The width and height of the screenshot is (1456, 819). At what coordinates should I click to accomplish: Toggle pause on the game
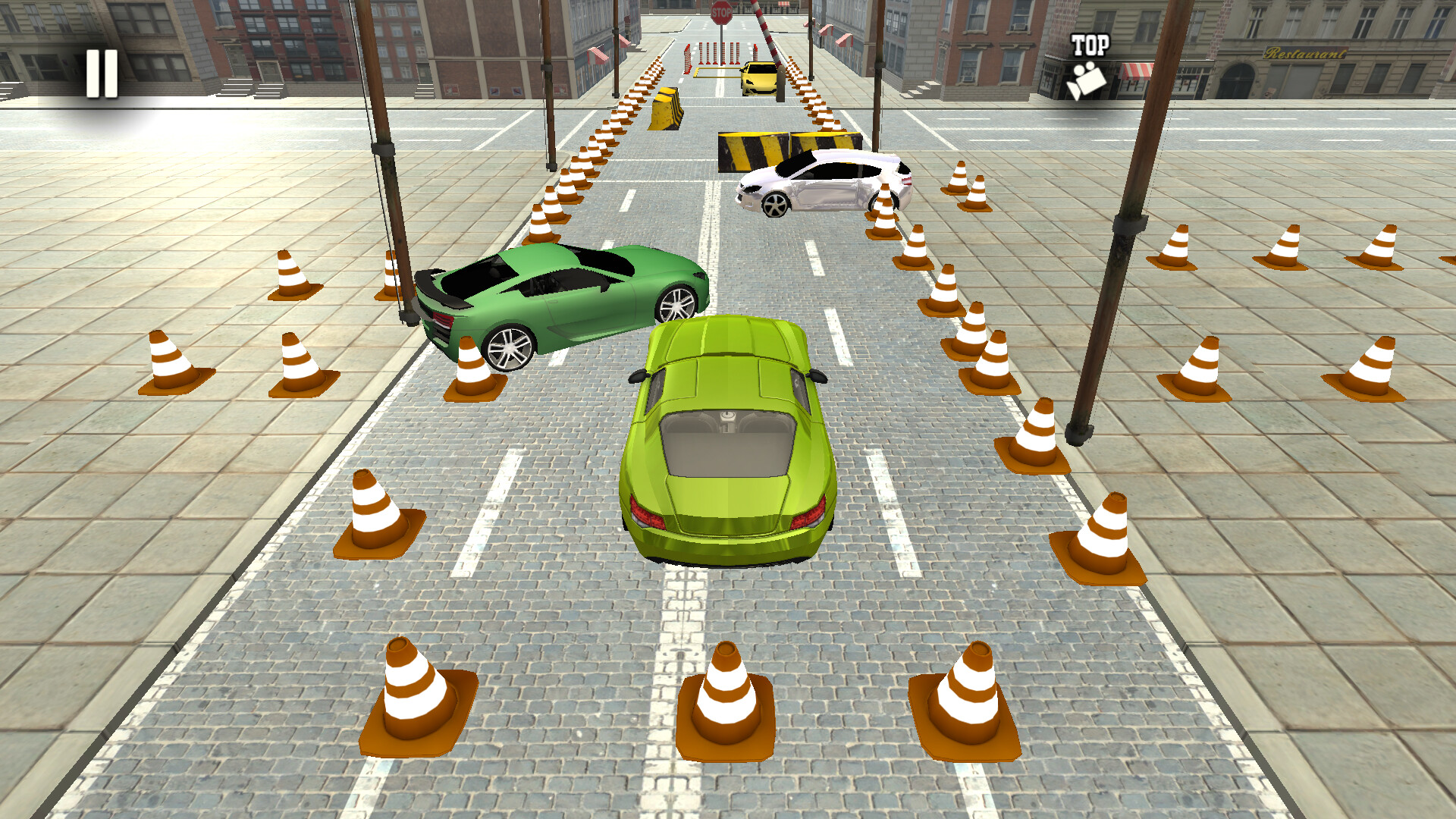pyautogui.click(x=101, y=72)
